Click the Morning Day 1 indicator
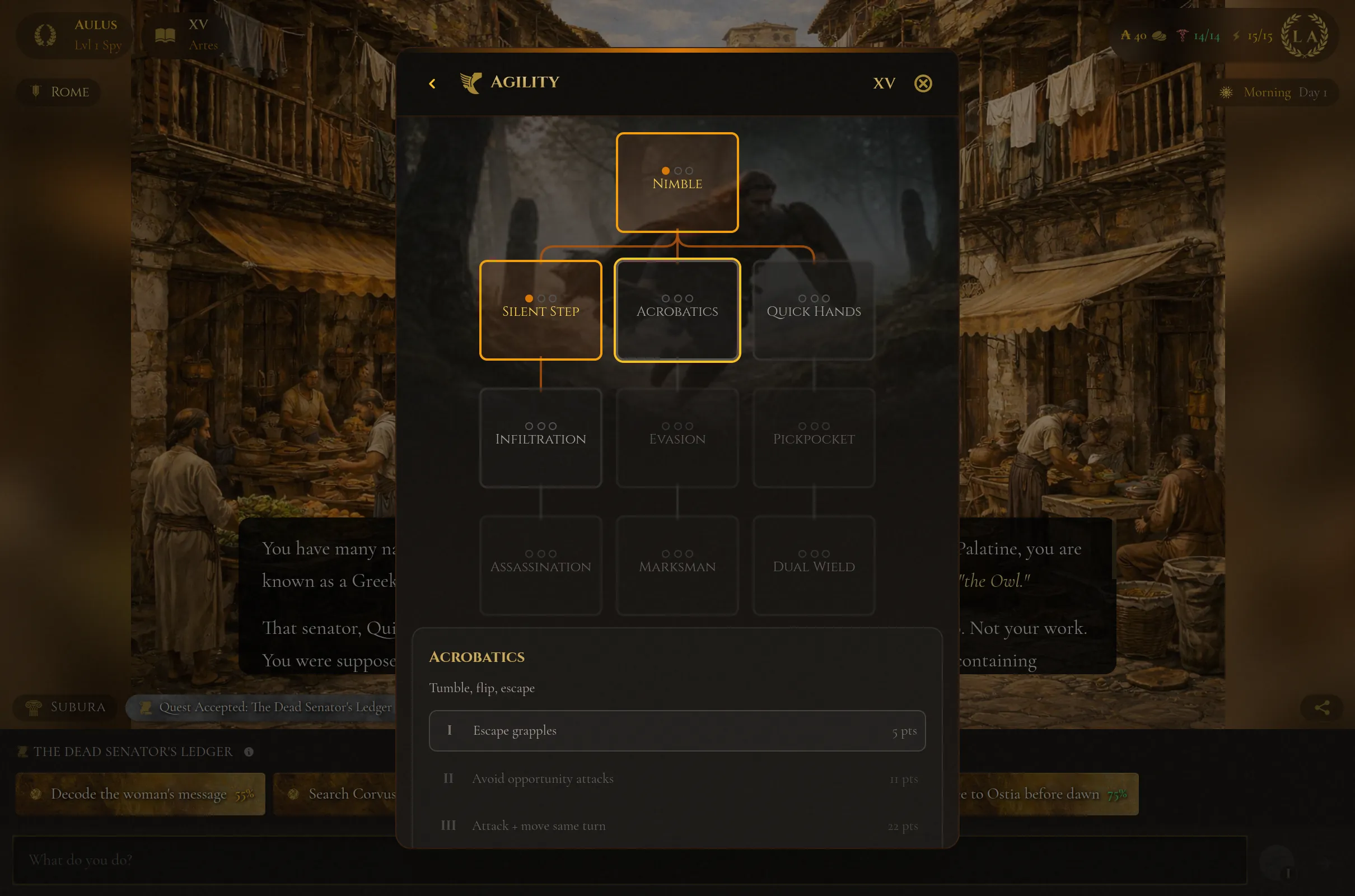 click(x=1274, y=92)
